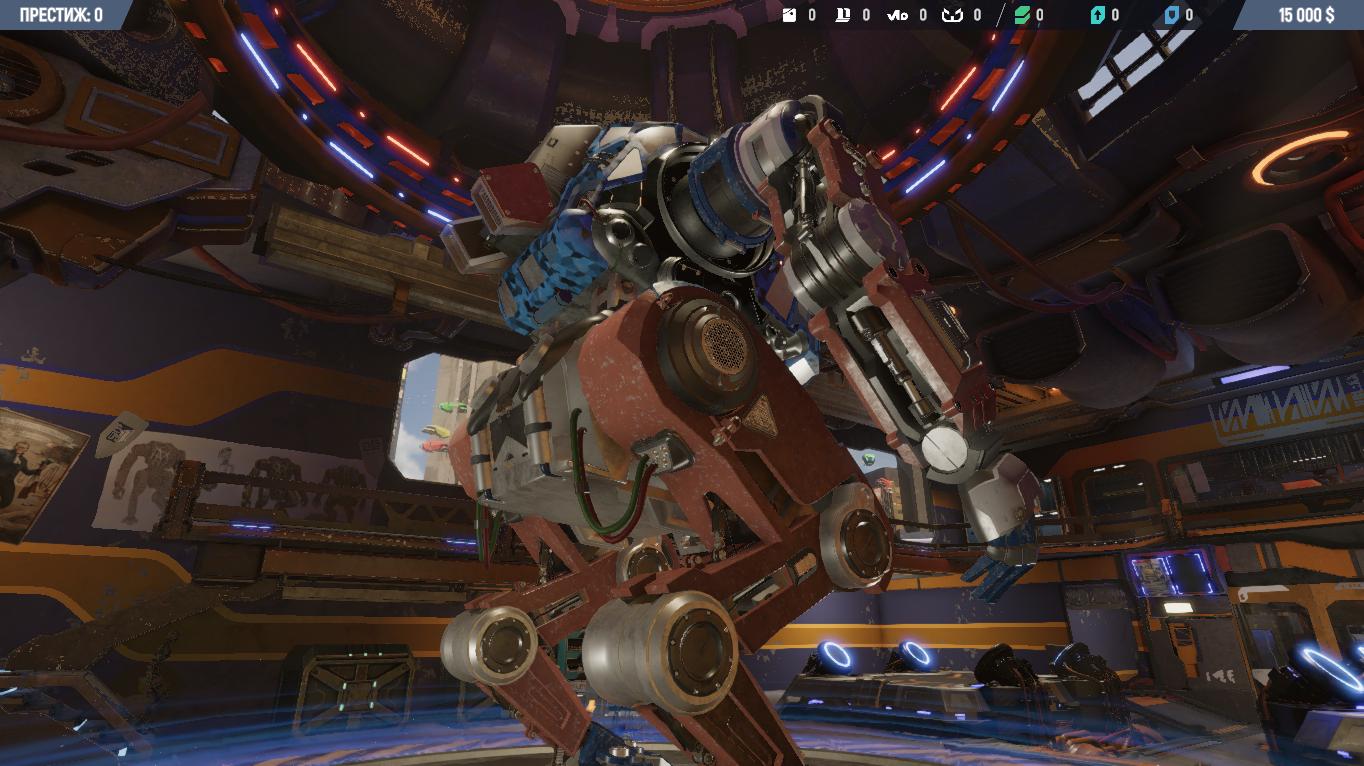Viewport: 1364px width, 766px height.
Task: Select the teal up-arrow resource icon
Action: coord(1097,15)
